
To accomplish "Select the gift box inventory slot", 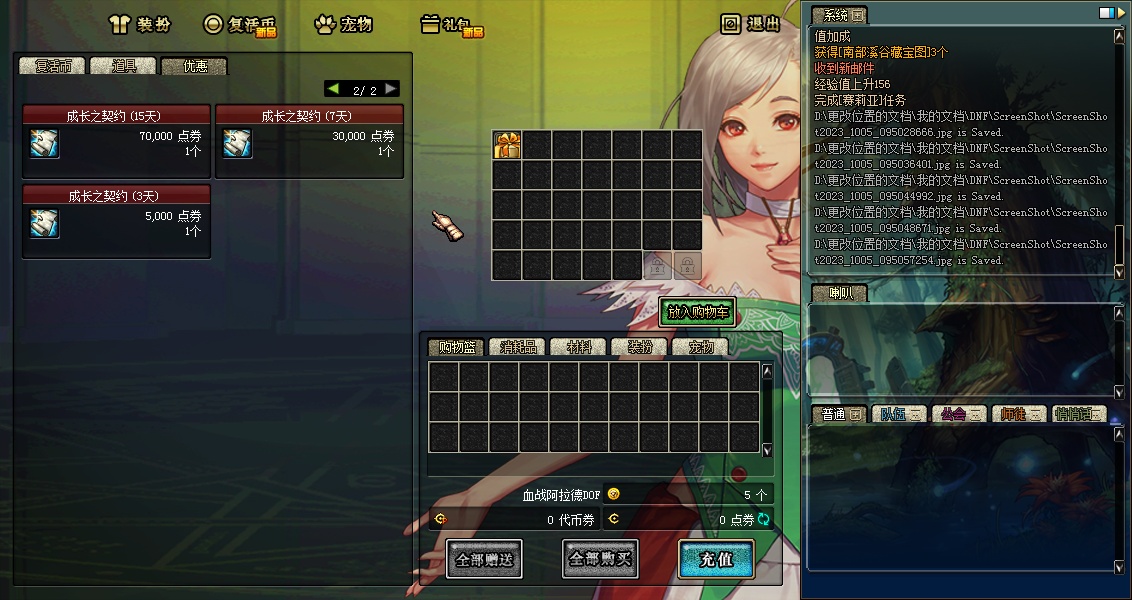I will [x=507, y=145].
